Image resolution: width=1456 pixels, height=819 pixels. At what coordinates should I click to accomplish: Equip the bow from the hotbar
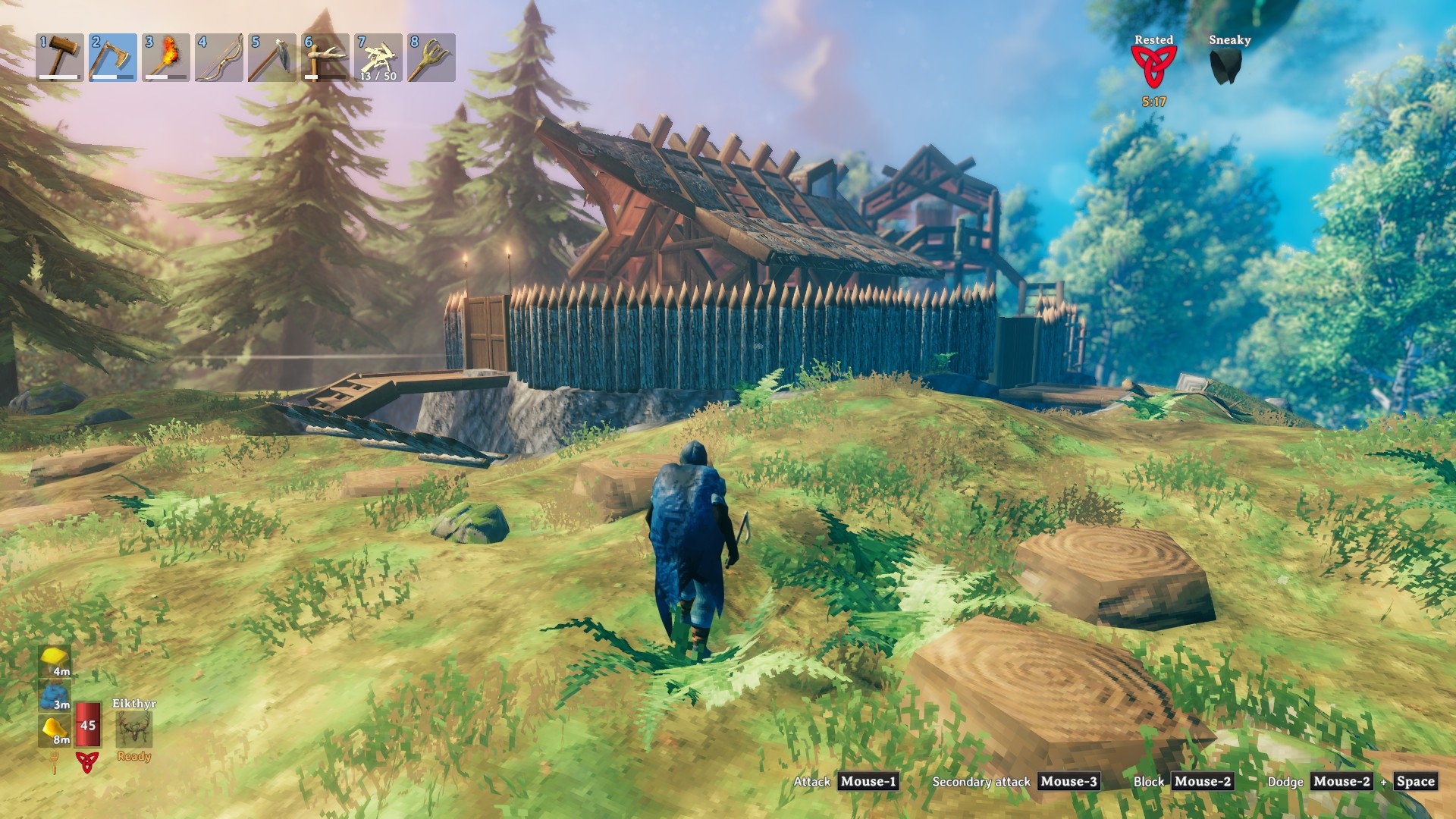219,58
